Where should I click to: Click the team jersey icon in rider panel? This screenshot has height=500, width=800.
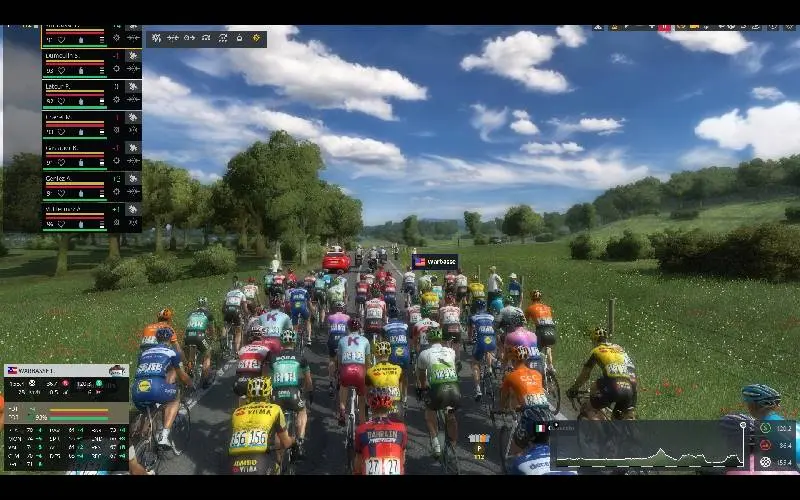click(x=117, y=370)
